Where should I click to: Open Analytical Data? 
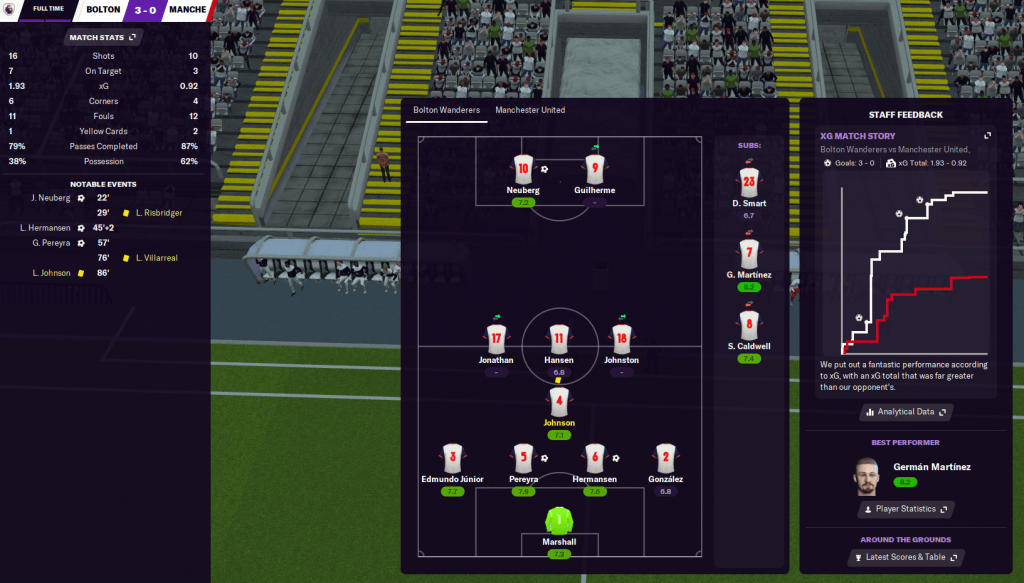pyautogui.click(x=905, y=412)
